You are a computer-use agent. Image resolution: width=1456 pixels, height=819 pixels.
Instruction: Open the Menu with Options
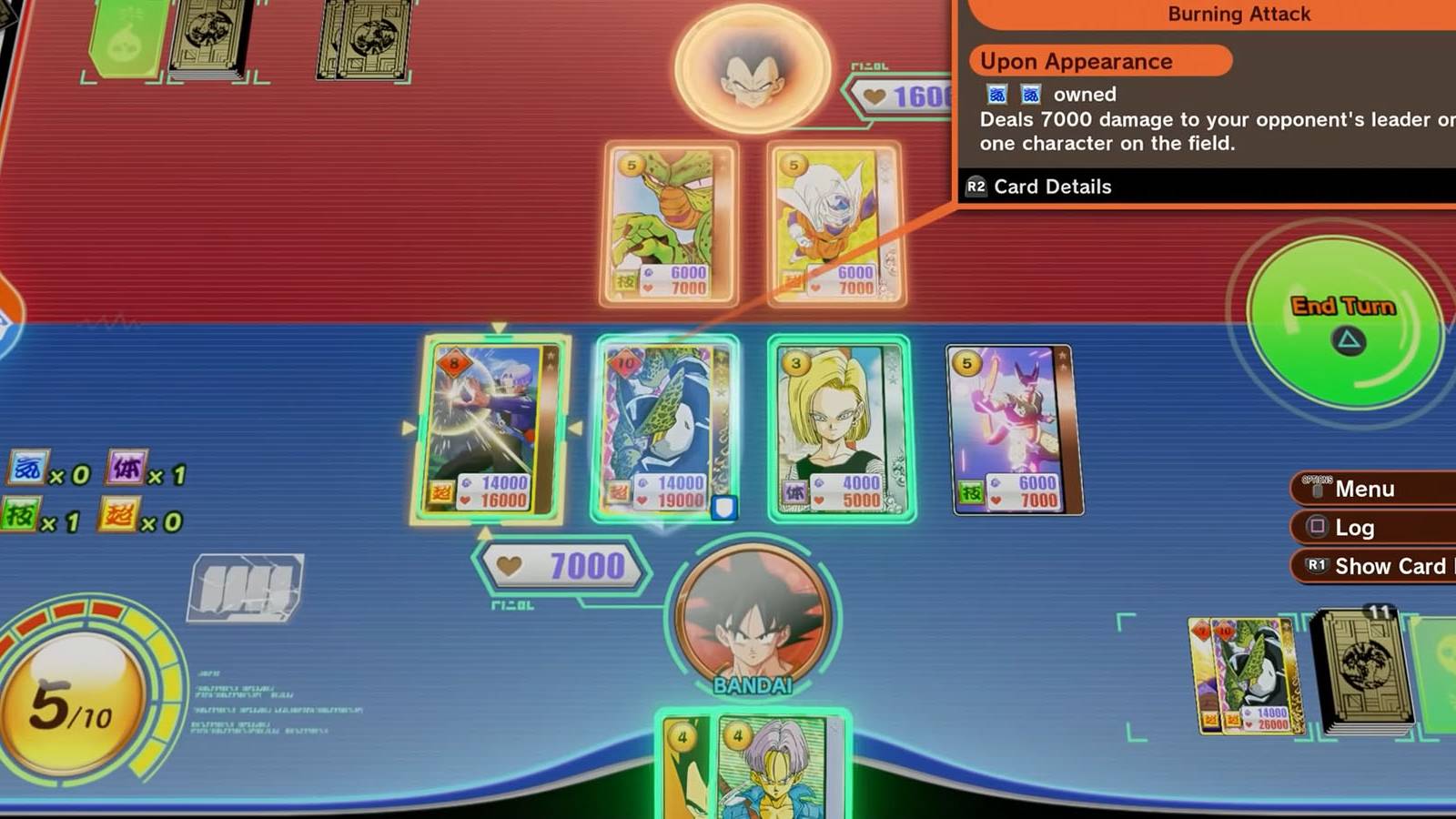point(1365,489)
